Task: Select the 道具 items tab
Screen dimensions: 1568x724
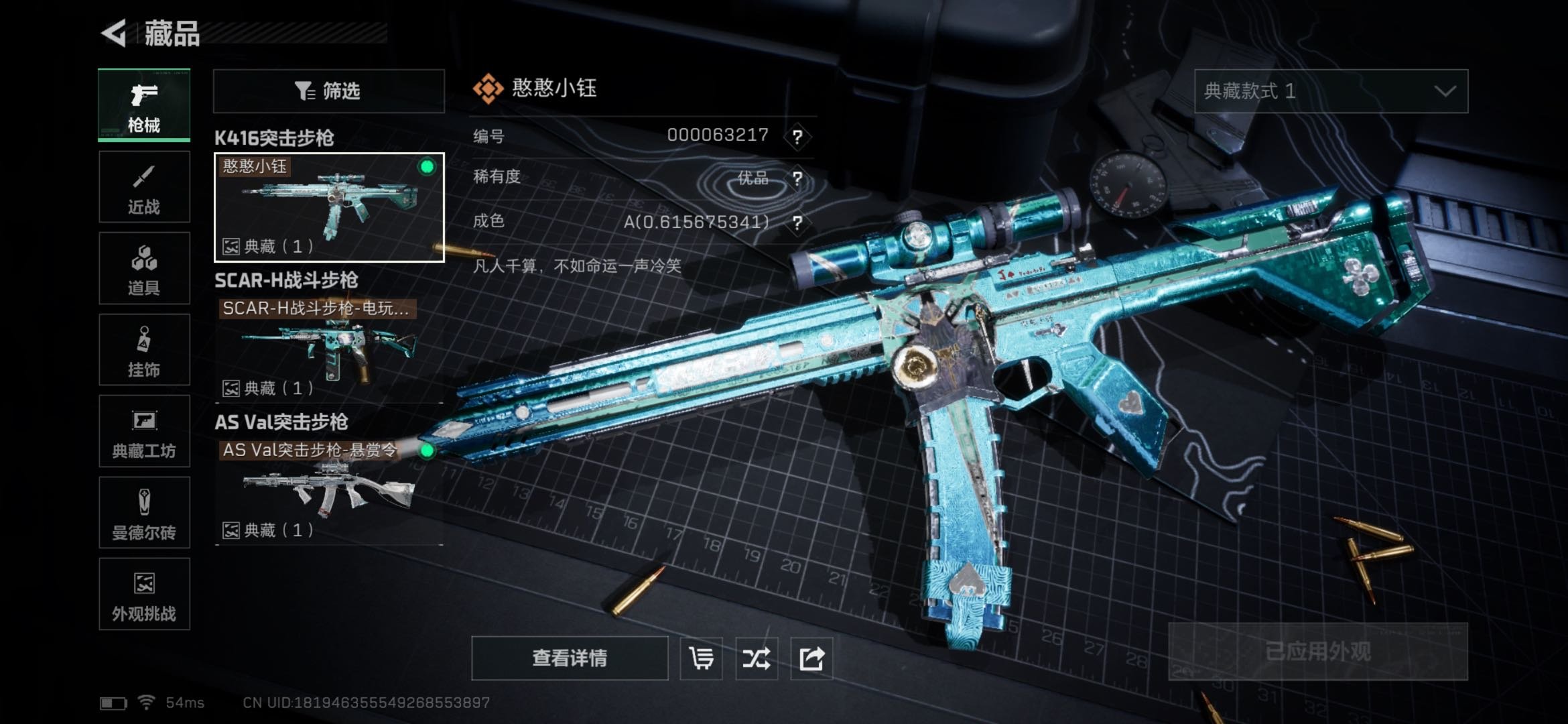Action: pos(144,269)
